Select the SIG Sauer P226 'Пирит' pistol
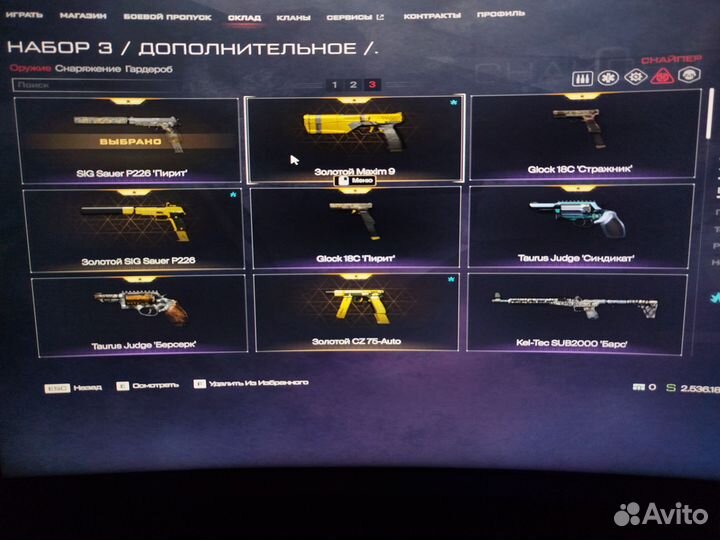 click(130, 140)
